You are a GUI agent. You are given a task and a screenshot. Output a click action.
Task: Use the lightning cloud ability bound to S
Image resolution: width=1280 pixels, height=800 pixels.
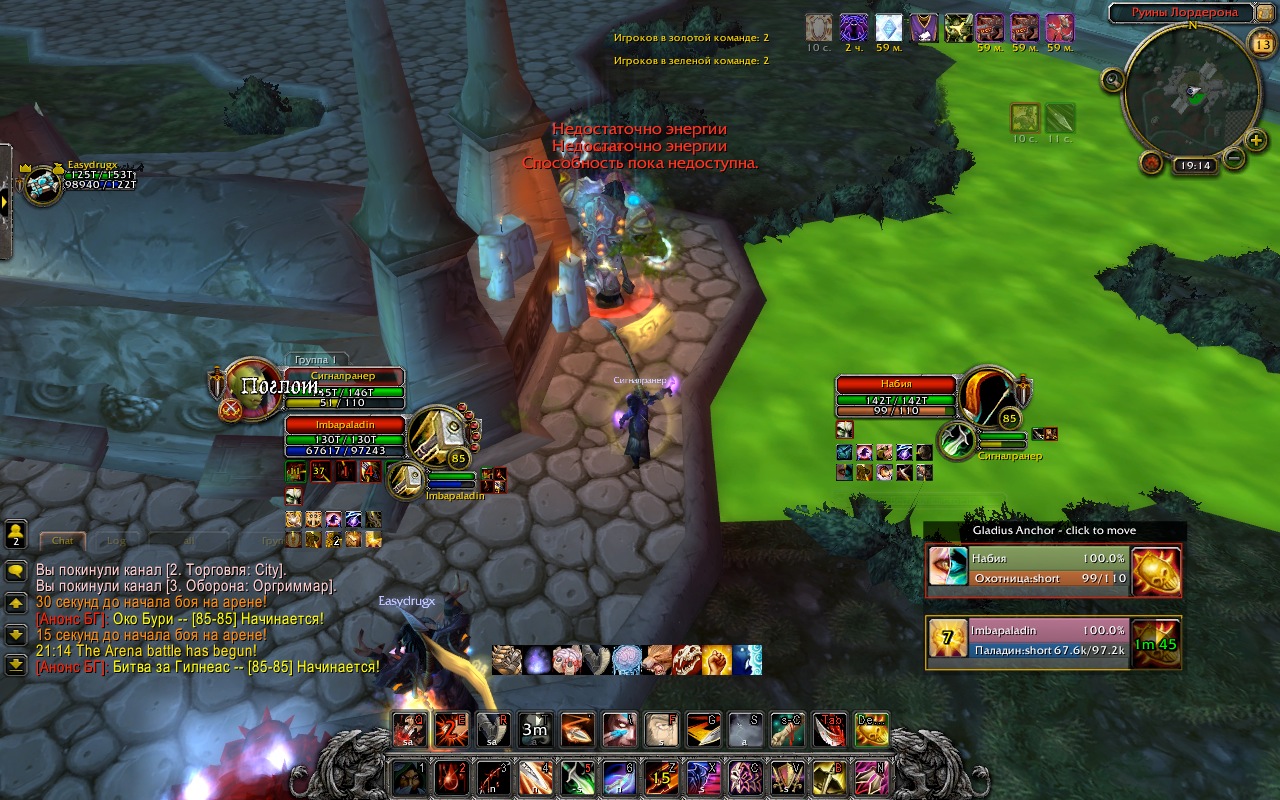pyautogui.click(x=745, y=730)
